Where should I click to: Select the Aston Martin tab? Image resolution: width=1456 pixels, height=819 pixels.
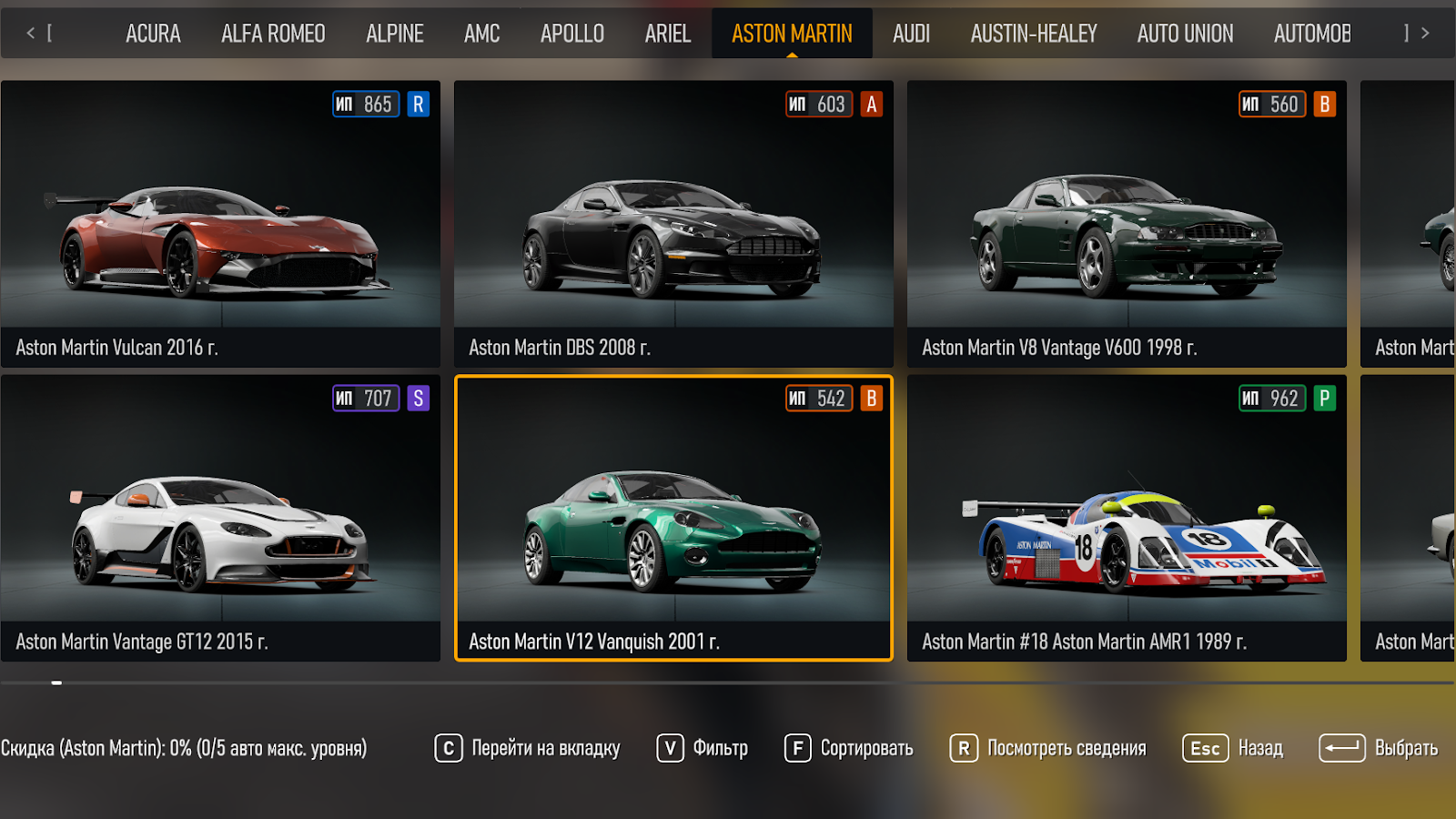pyautogui.click(x=792, y=34)
